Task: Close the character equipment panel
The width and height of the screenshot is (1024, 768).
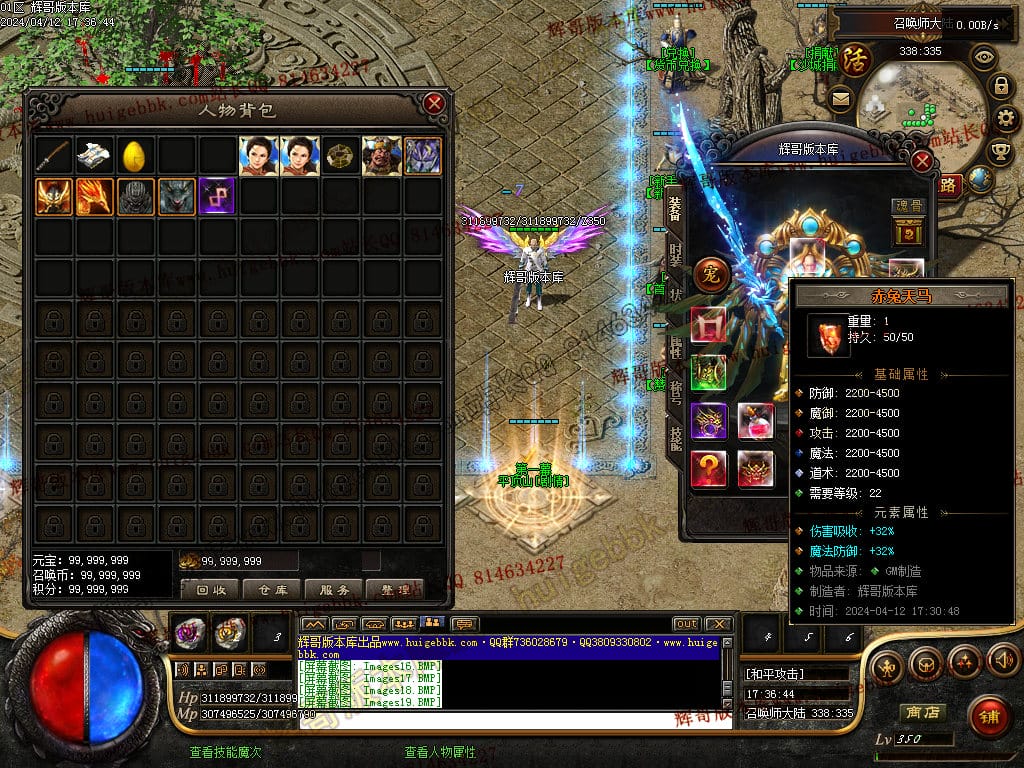Action: (x=922, y=161)
